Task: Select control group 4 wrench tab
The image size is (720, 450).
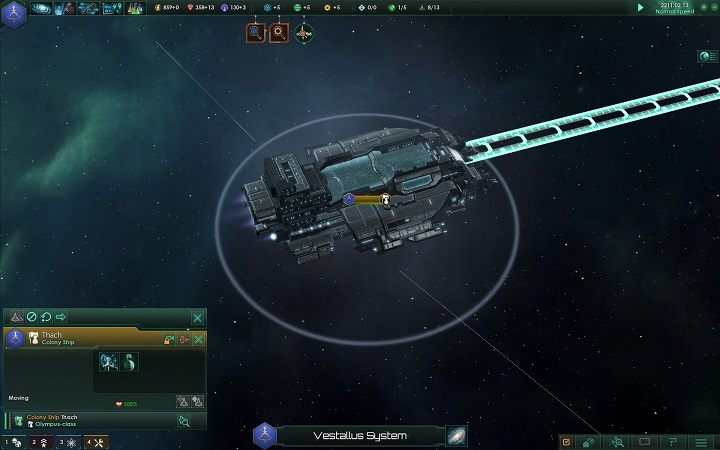Action: 95,441
